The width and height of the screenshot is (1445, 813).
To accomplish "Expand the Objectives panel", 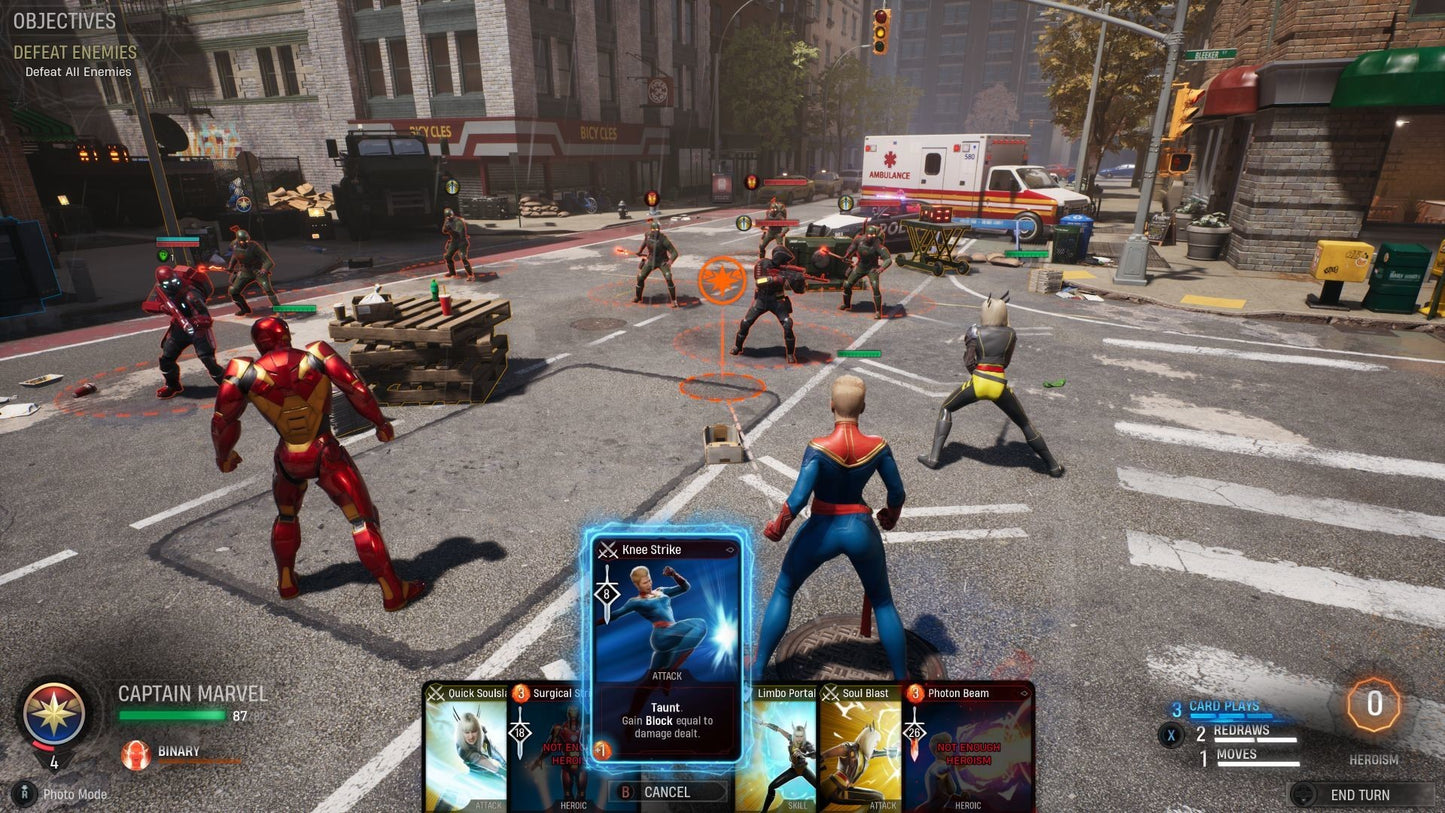I will coord(65,18).
